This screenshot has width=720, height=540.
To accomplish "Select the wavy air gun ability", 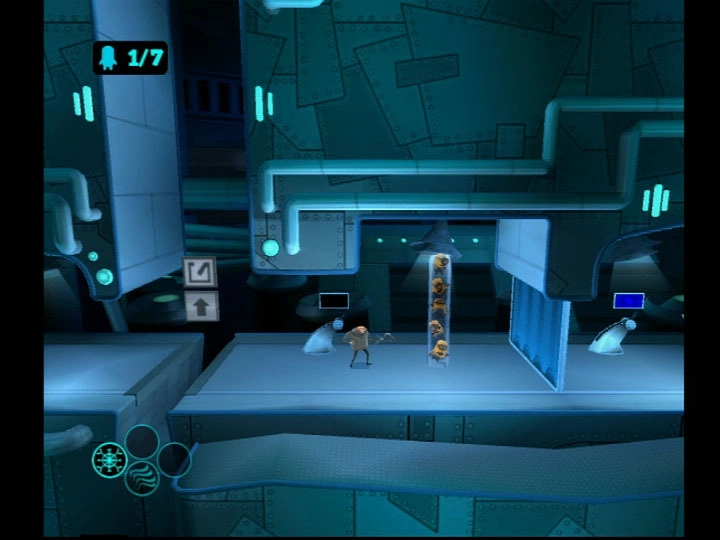I will click(x=142, y=477).
